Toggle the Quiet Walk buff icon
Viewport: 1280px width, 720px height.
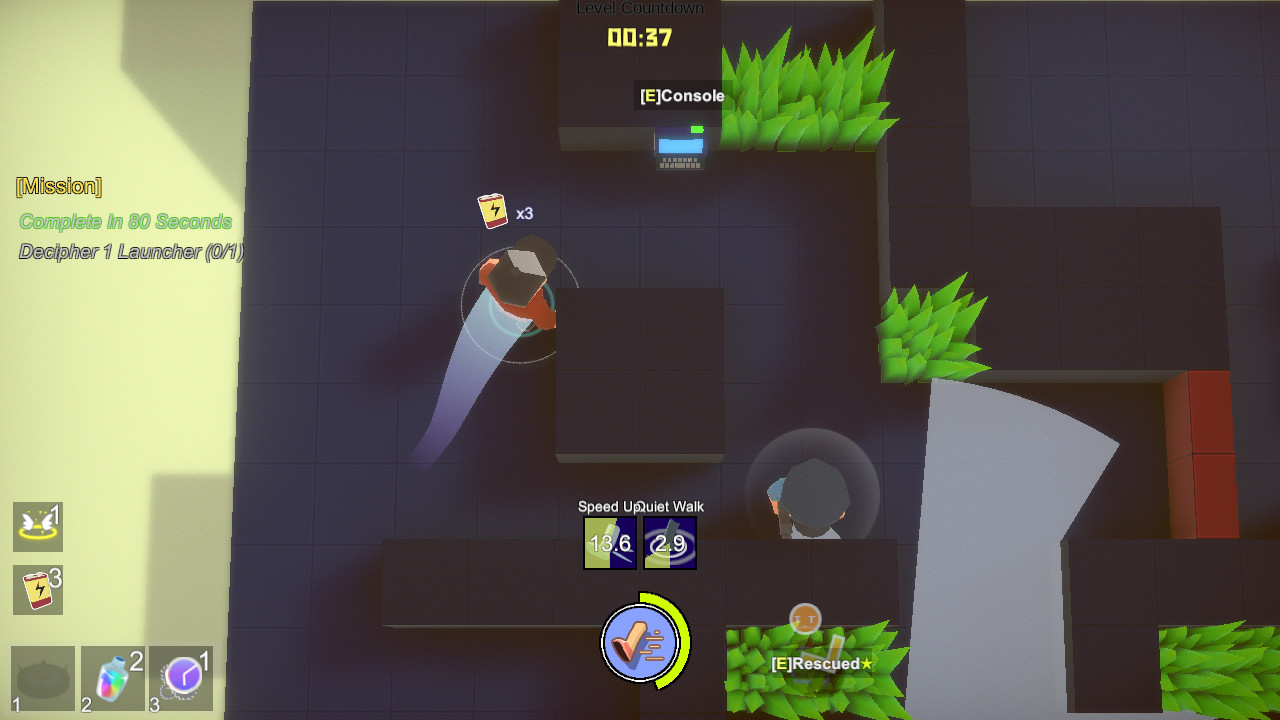pos(671,543)
